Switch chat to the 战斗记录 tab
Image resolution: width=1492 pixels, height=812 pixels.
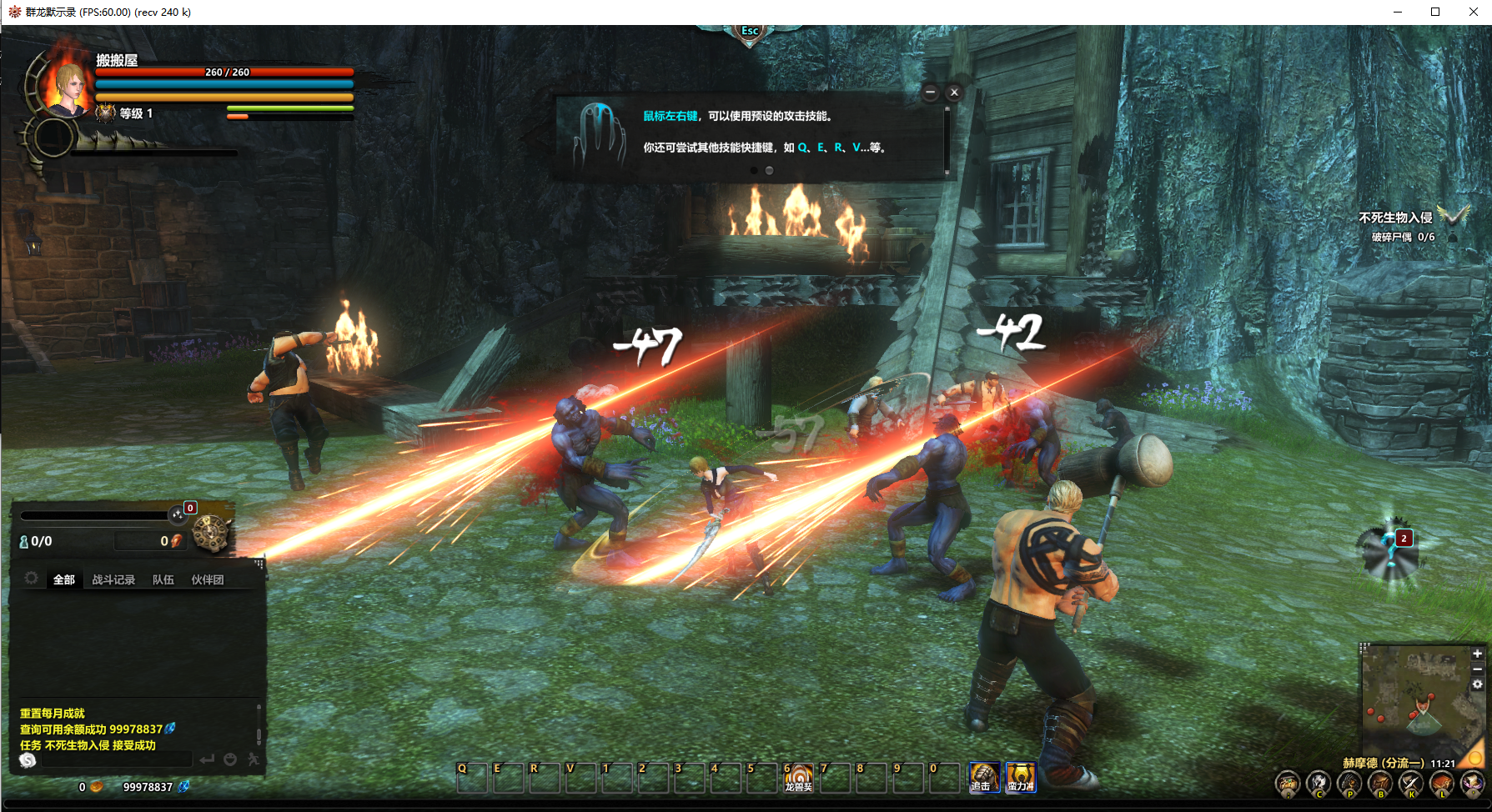point(113,579)
